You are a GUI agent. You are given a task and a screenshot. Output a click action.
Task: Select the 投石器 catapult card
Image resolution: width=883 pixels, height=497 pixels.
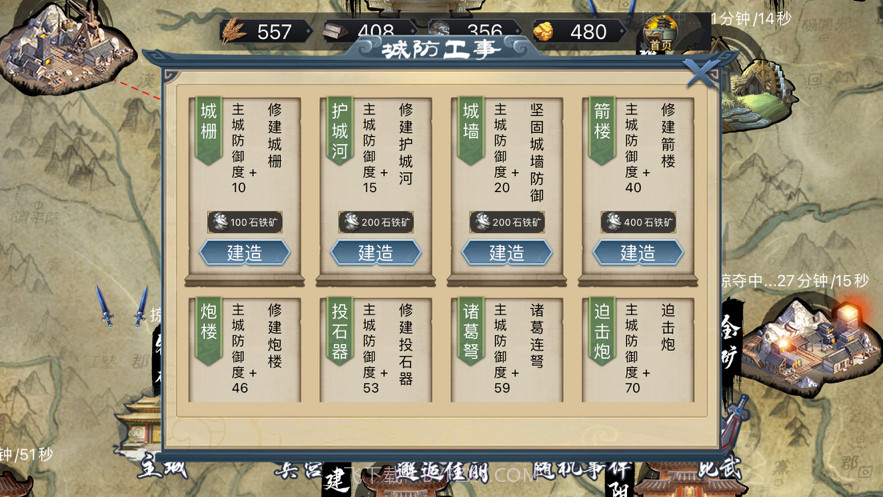click(x=375, y=347)
